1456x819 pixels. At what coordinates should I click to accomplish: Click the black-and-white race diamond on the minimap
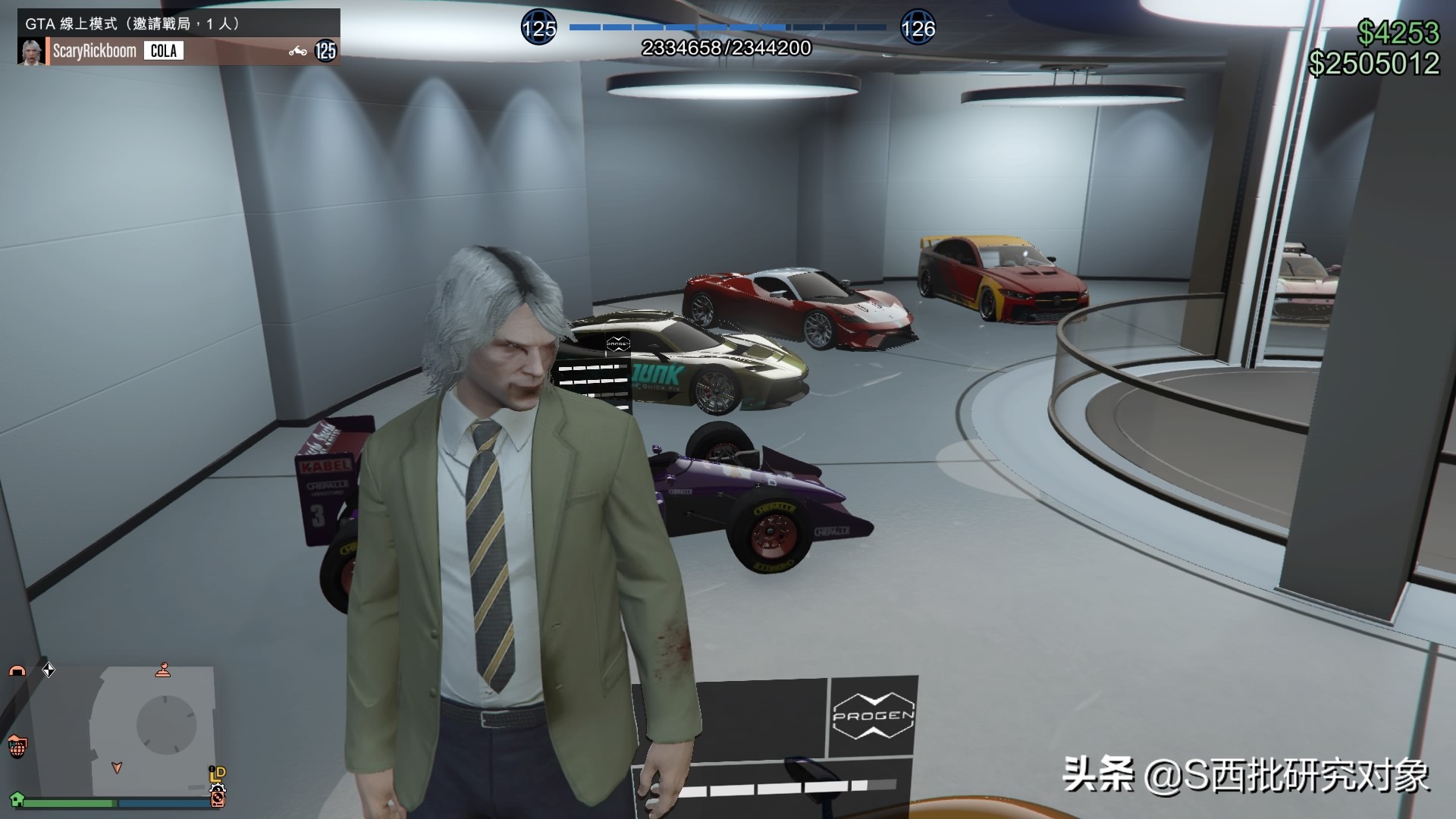tap(49, 670)
